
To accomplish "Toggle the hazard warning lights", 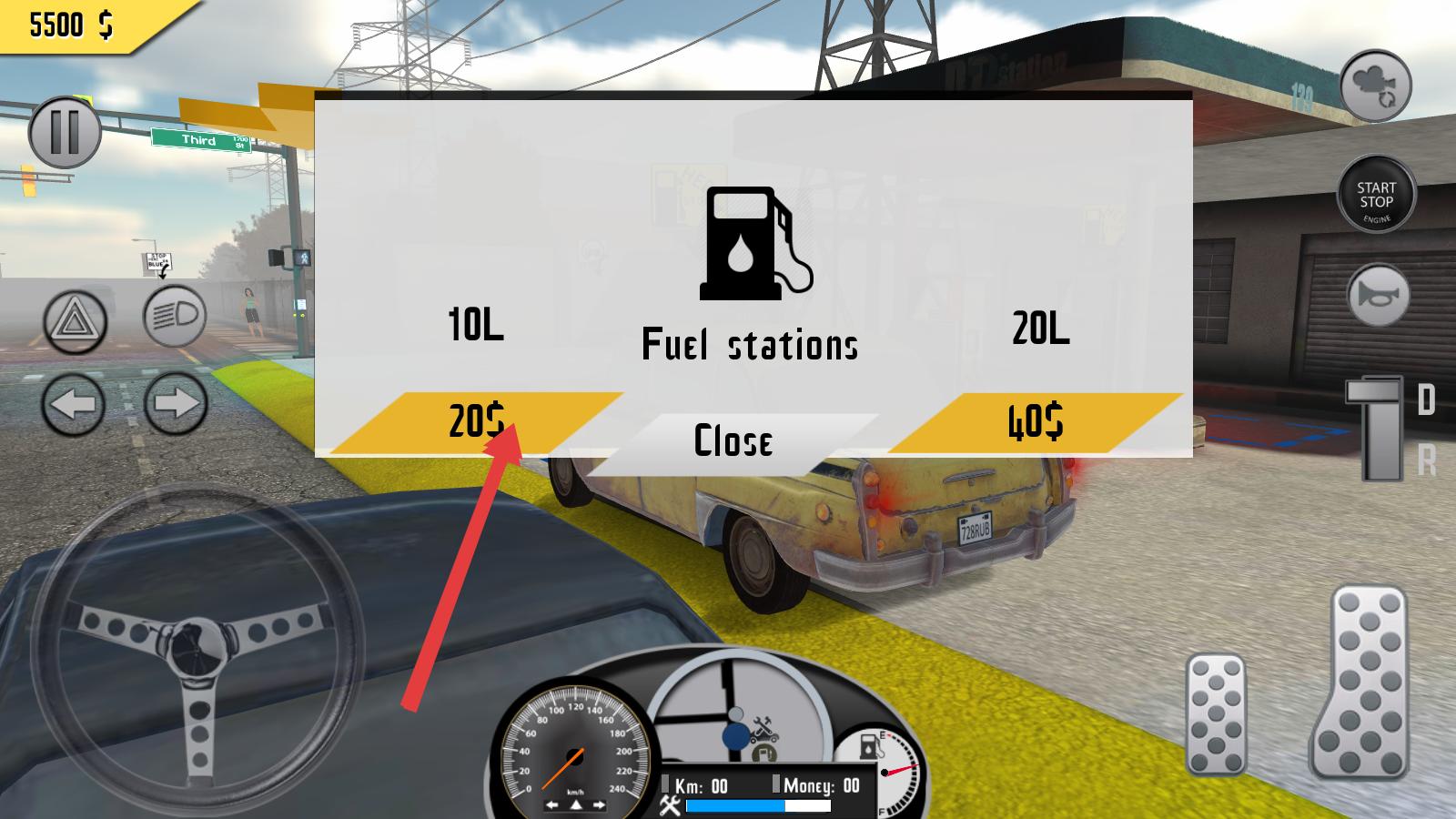I will pos(75,321).
